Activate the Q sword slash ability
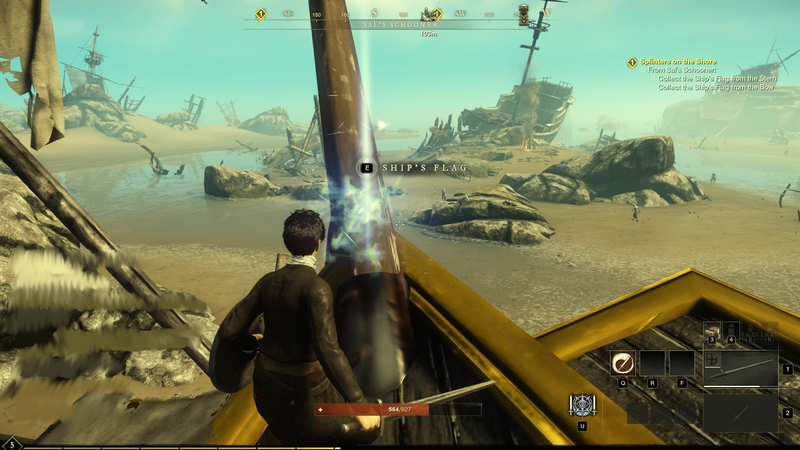Screen dimensions: 800x450 coord(622,362)
